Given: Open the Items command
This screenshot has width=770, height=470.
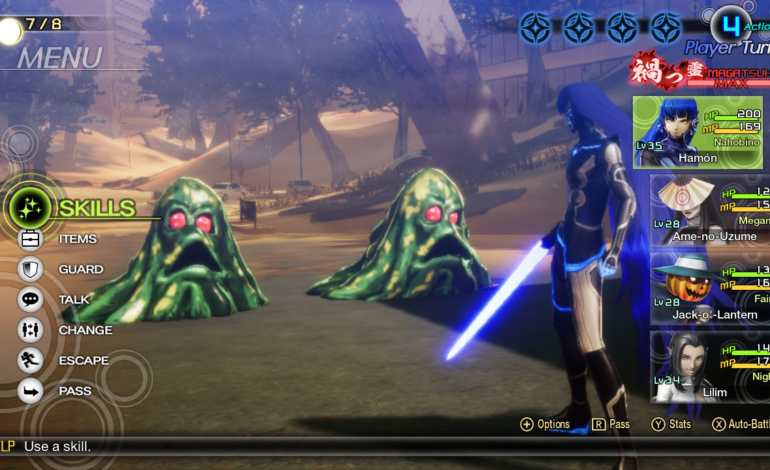Looking at the screenshot, I should pyautogui.click(x=76, y=239).
